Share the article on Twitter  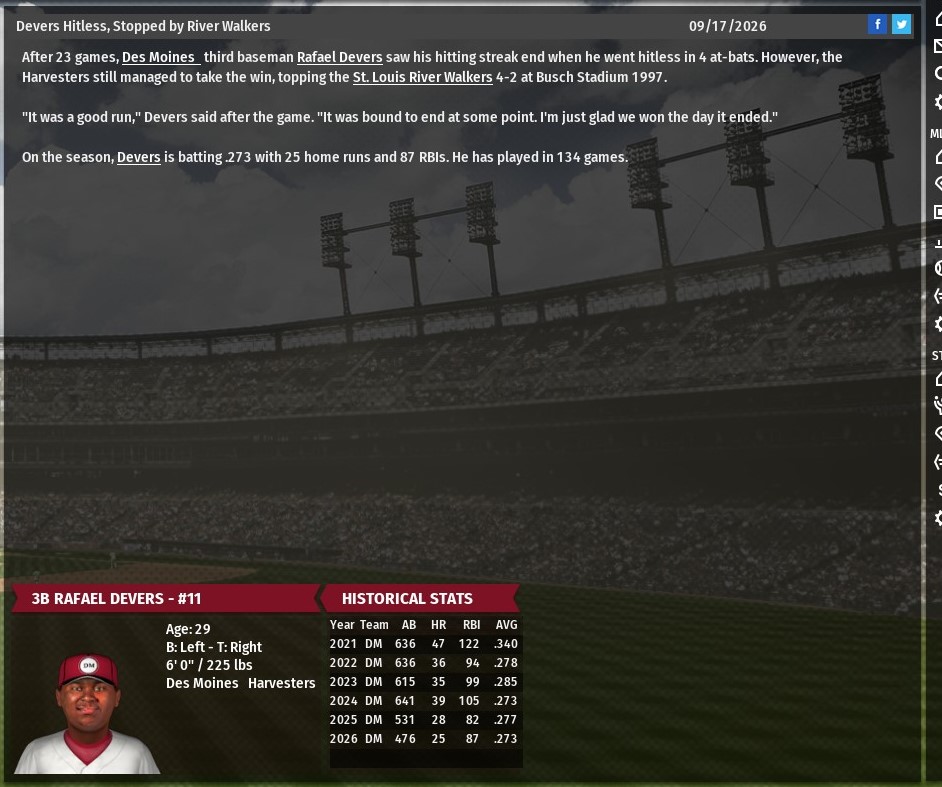[901, 25]
